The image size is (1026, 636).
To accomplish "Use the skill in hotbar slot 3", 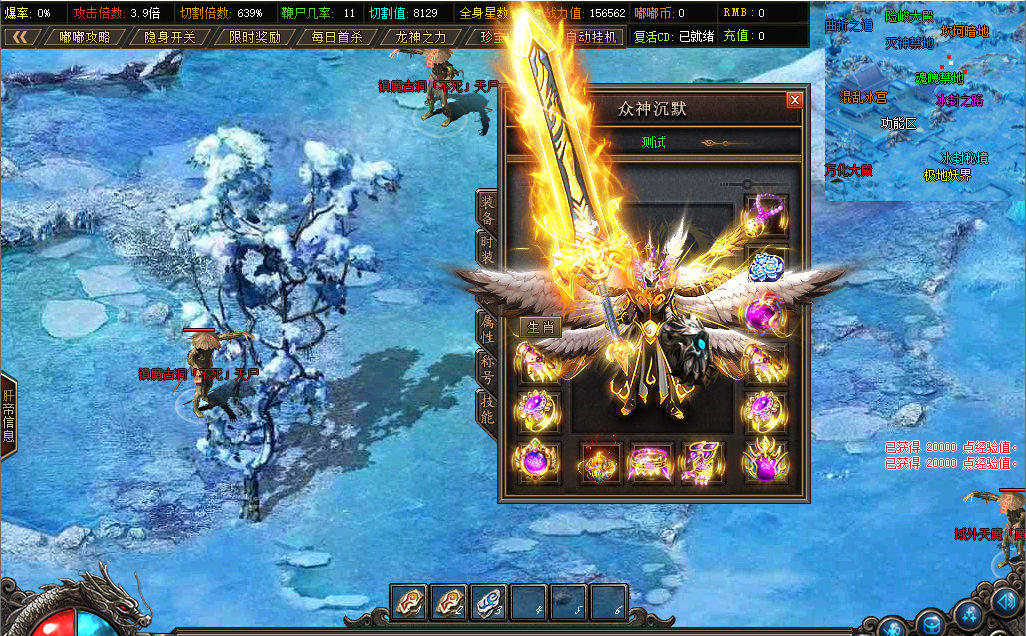I will click(x=489, y=602).
